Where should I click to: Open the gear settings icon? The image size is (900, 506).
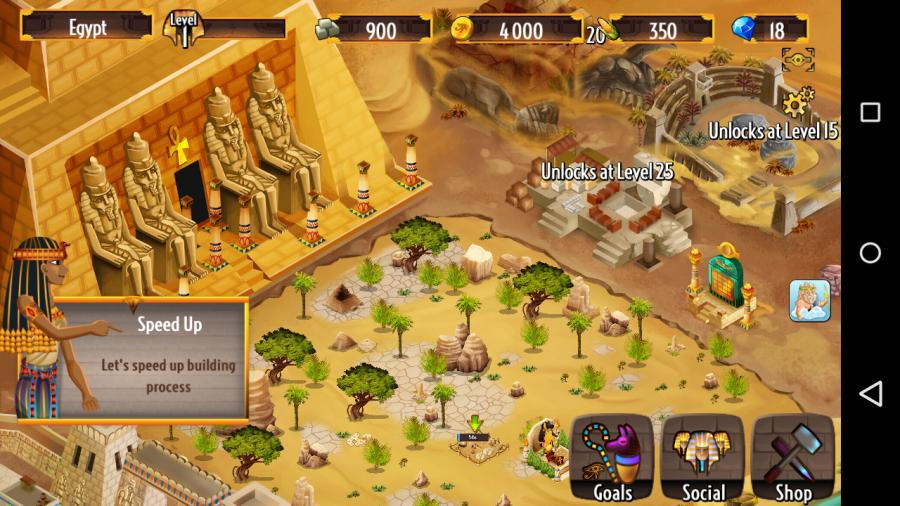point(798,101)
